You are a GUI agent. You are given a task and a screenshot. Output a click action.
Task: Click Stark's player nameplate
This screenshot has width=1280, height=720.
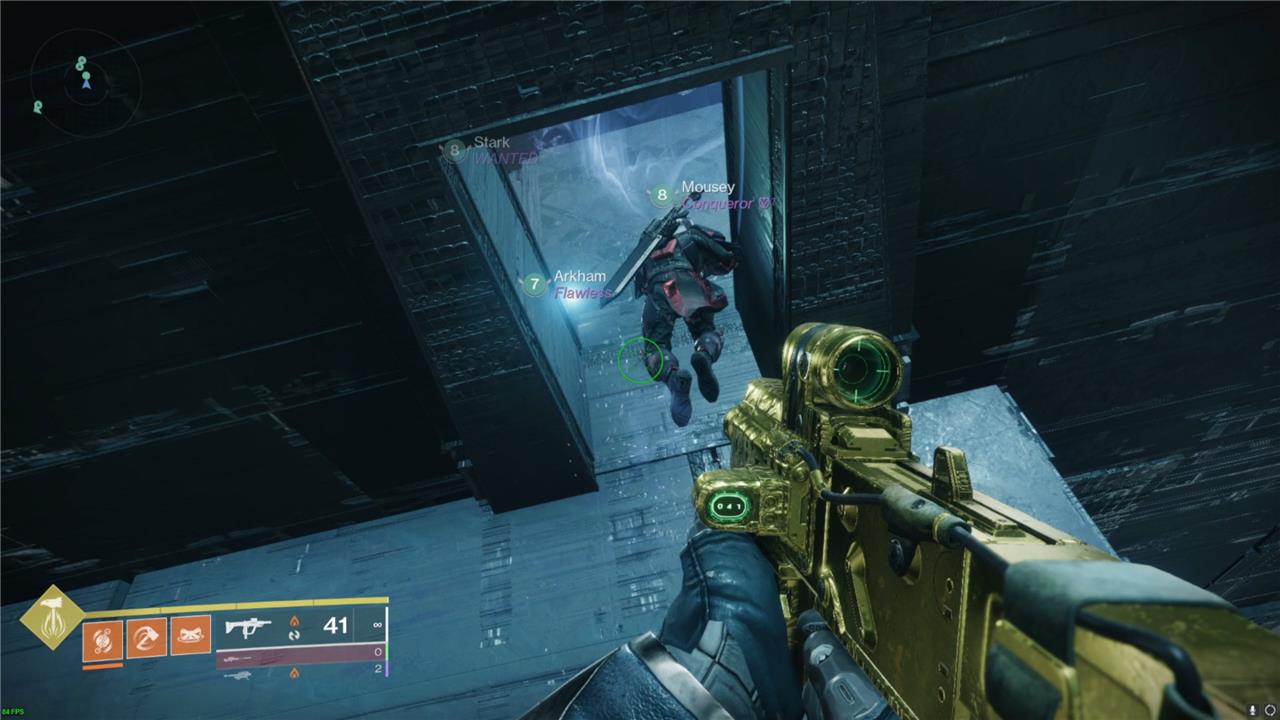[x=491, y=143]
